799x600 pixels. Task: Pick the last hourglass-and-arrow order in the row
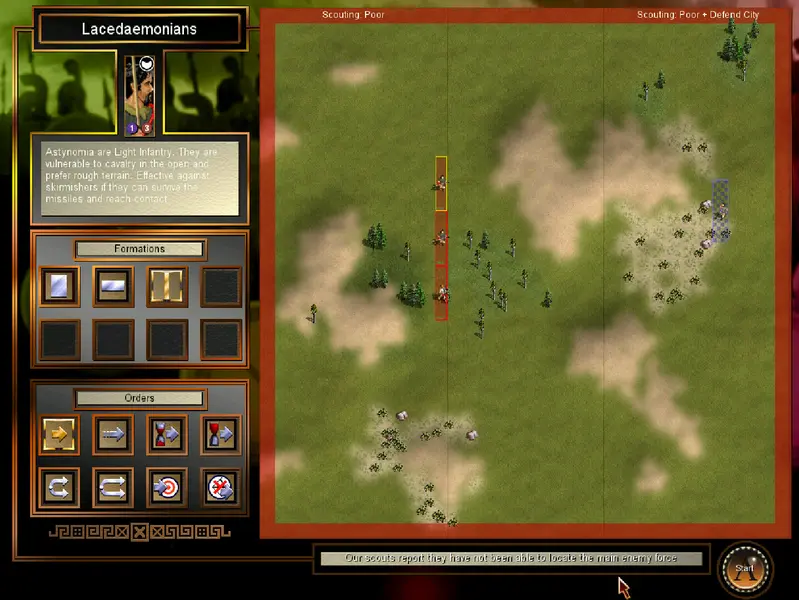click(220, 435)
